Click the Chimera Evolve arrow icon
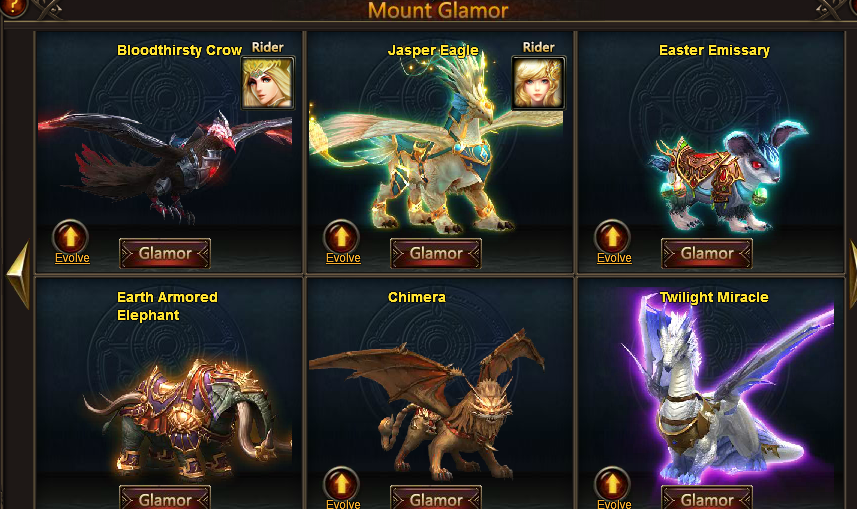Viewport: 857px width, 509px height. (x=342, y=484)
